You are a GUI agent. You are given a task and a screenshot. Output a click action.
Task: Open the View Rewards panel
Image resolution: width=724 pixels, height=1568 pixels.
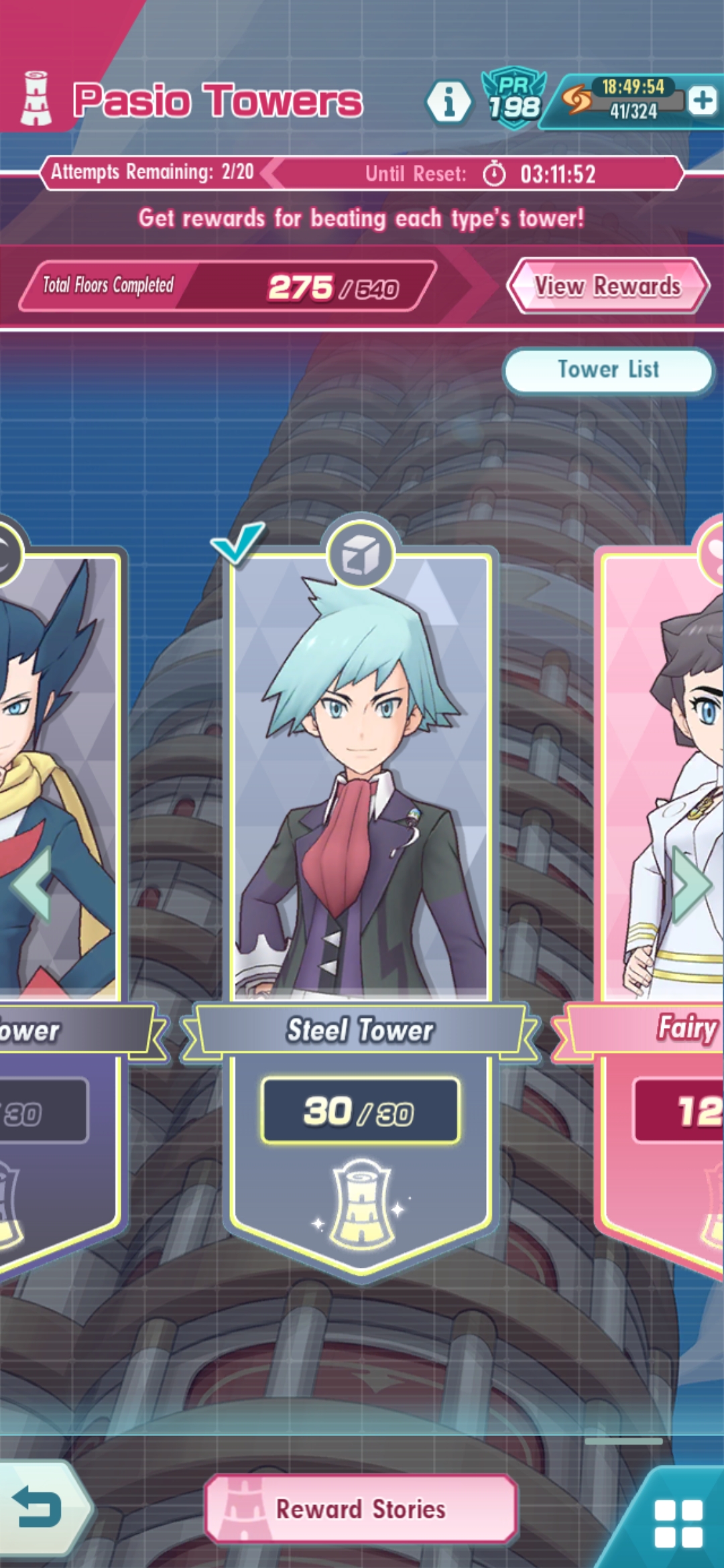tap(607, 286)
